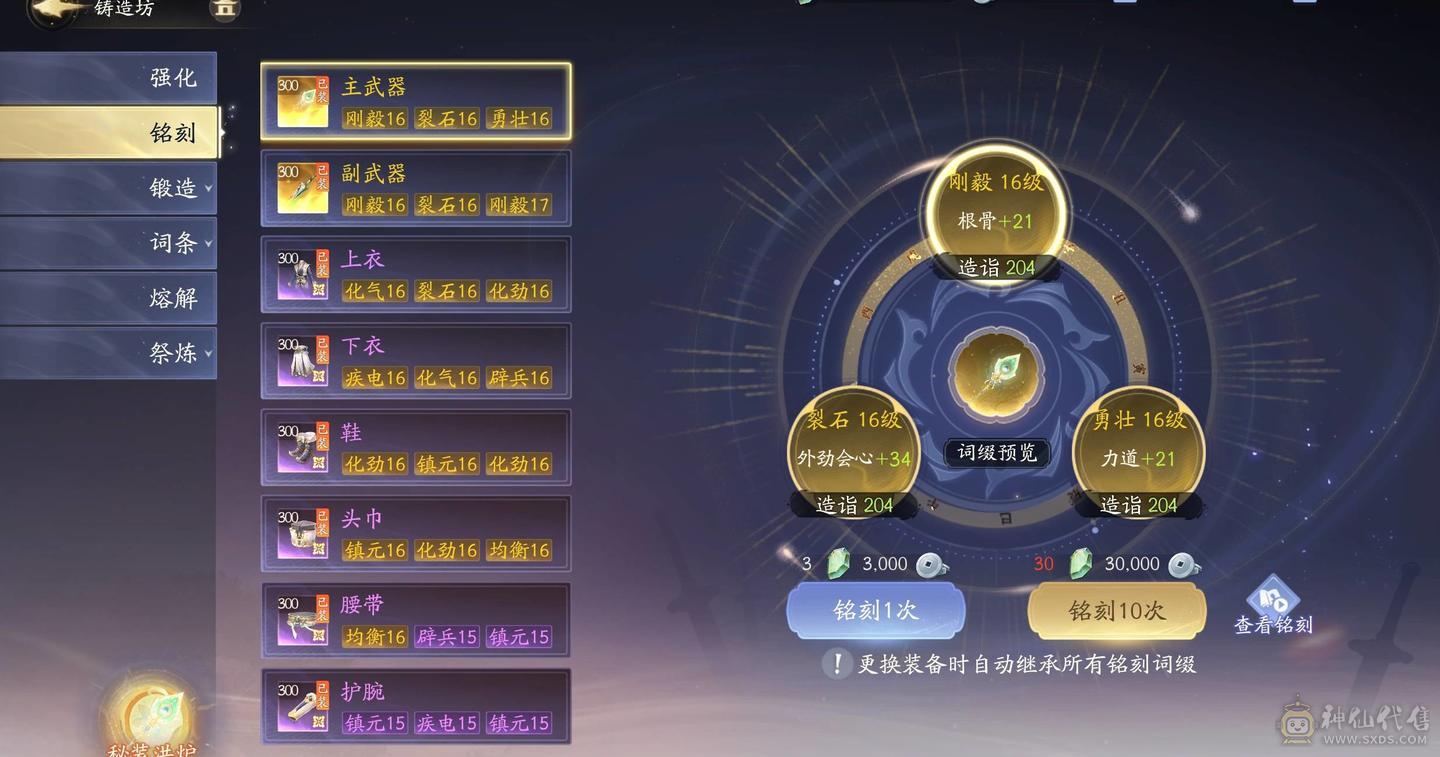The width and height of the screenshot is (1440, 757).
Task: Click the home icon beside the back arrow
Action: pos(224,10)
